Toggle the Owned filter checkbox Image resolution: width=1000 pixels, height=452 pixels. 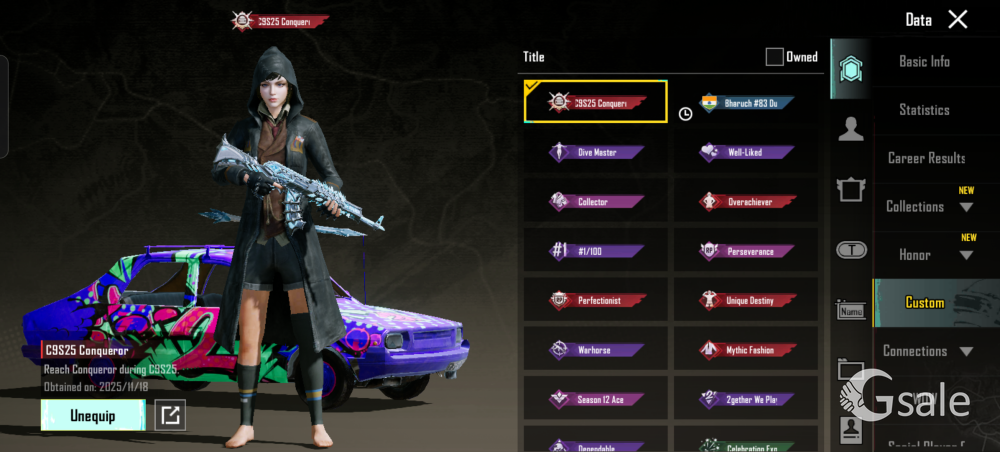tap(774, 57)
